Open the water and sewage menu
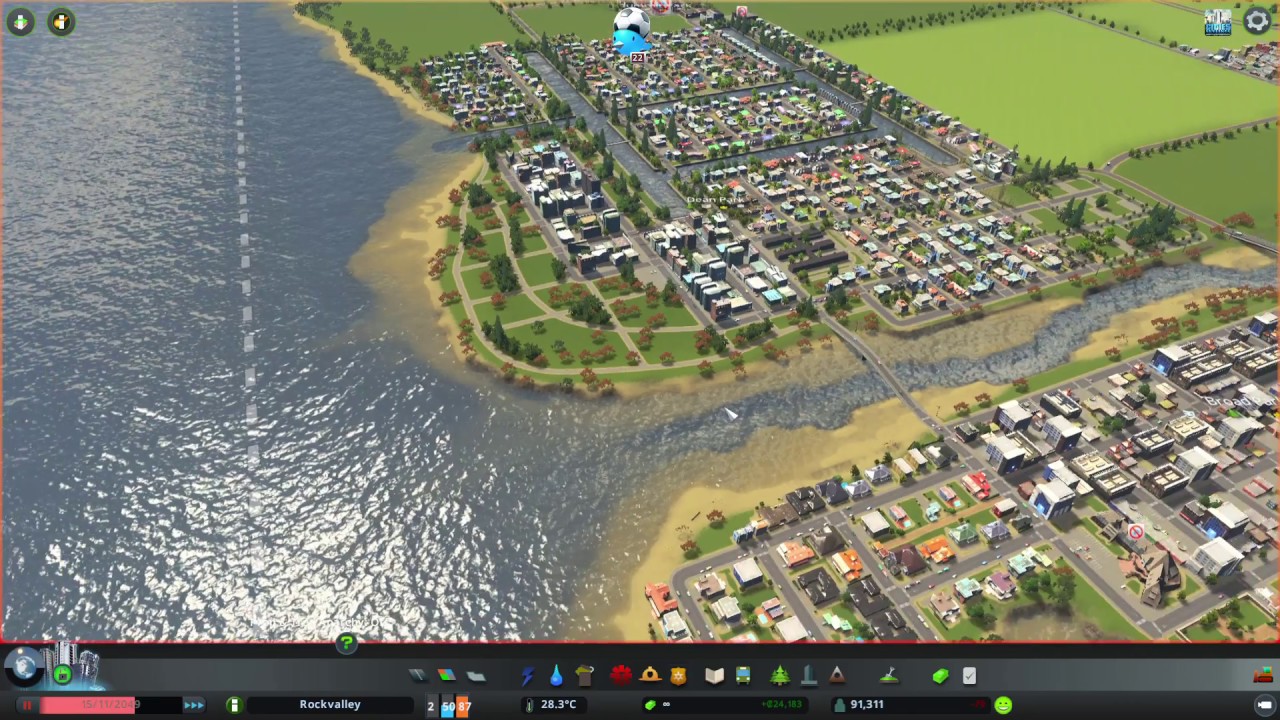 (556, 676)
